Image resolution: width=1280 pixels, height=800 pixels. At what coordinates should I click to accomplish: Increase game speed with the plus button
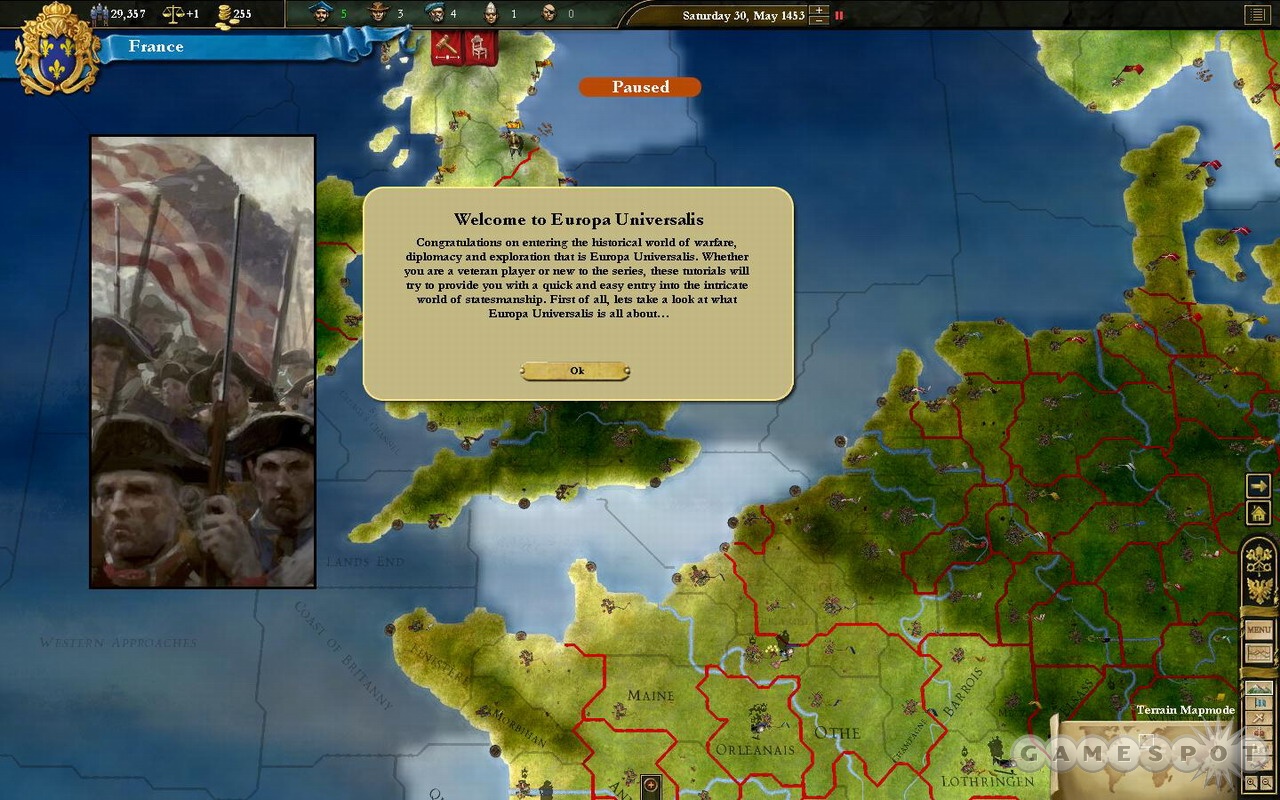point(819,11)
